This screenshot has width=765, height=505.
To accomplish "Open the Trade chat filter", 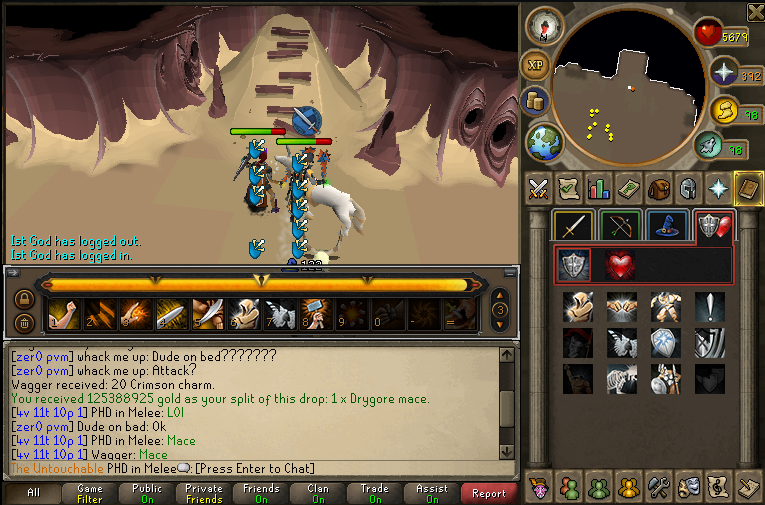I will coord(375,493).
